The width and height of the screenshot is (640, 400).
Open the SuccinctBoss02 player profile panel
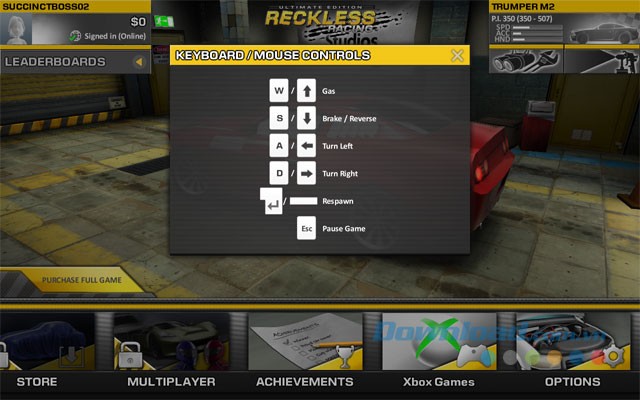tap(75, 24)
